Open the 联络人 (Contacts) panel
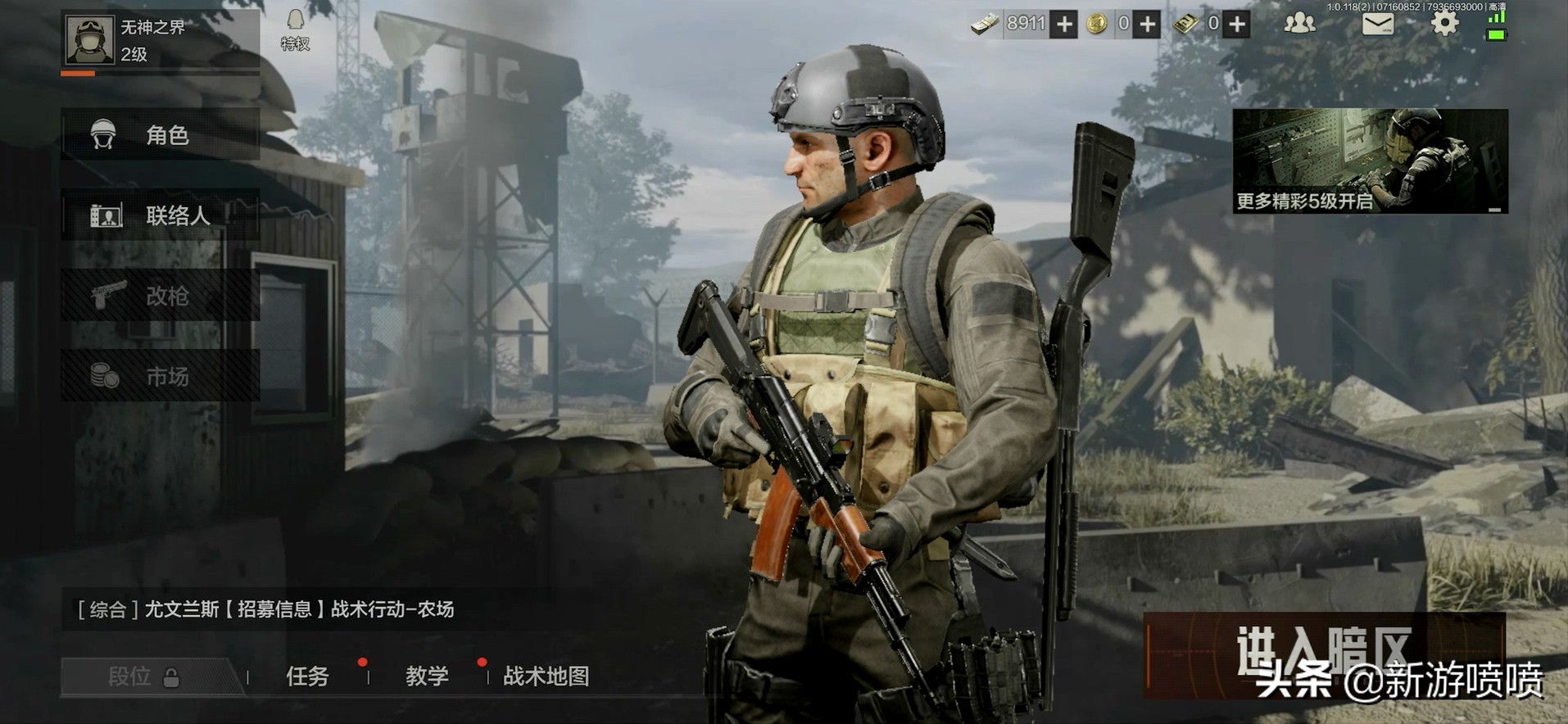This screenshot has height=724, width=1568. pos(160,215)
